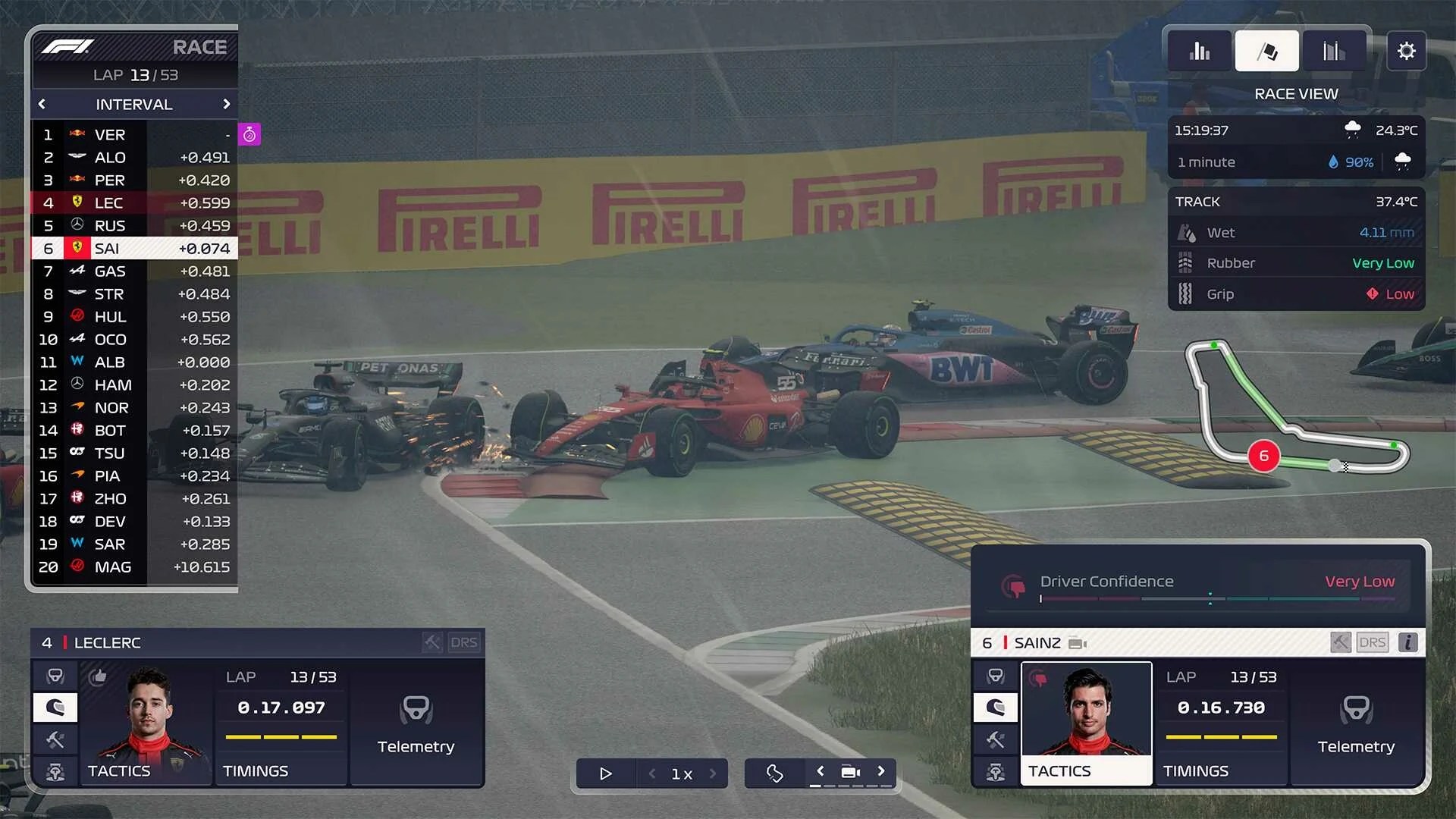This screenshot has height=819, width=1456.
Task: Click the car strategy icon in Leclerc's panel
Action: point(55,771)
